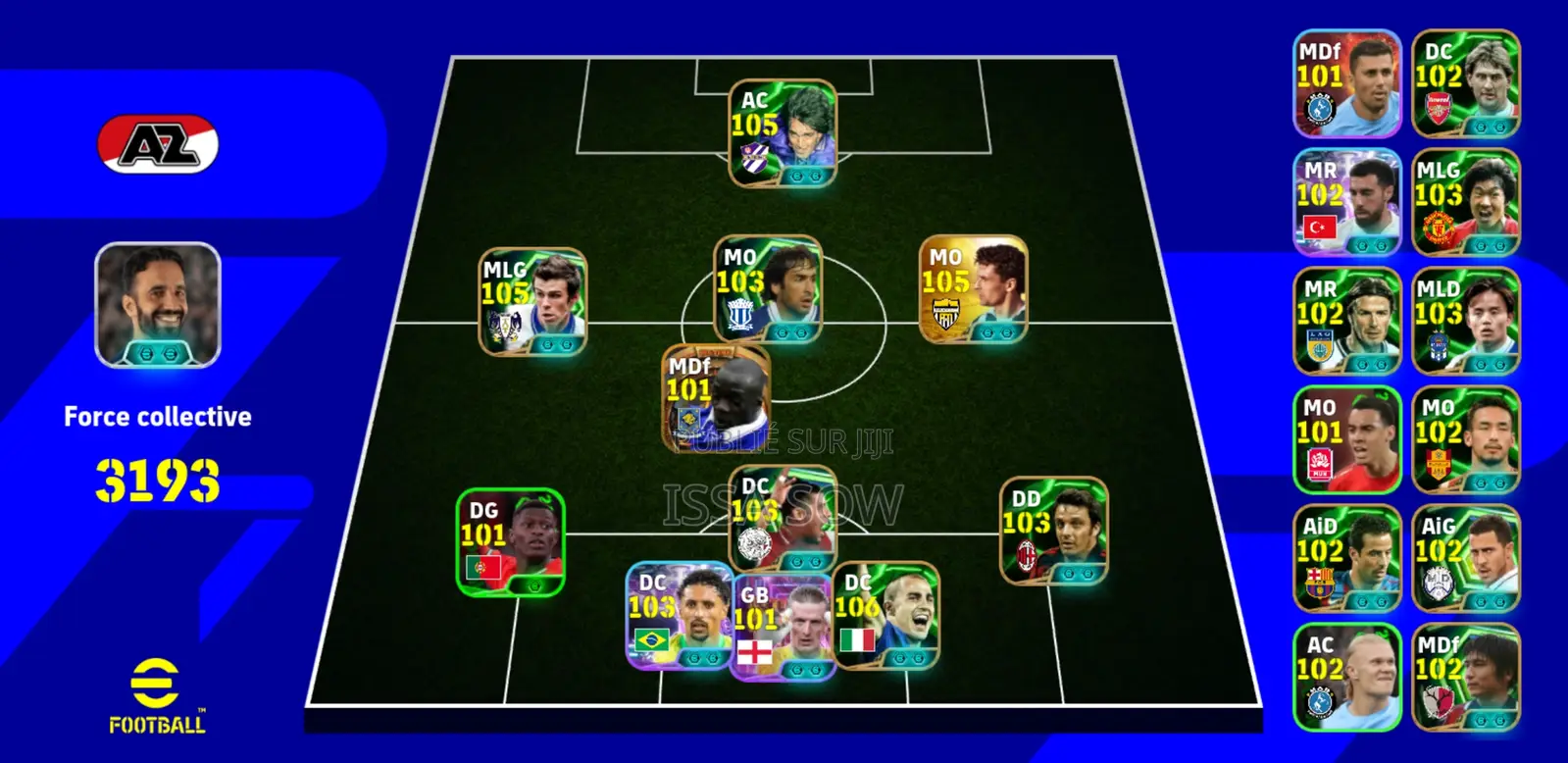
Task: Select the AC 105 striker card
Action: (x=780, y=130)
